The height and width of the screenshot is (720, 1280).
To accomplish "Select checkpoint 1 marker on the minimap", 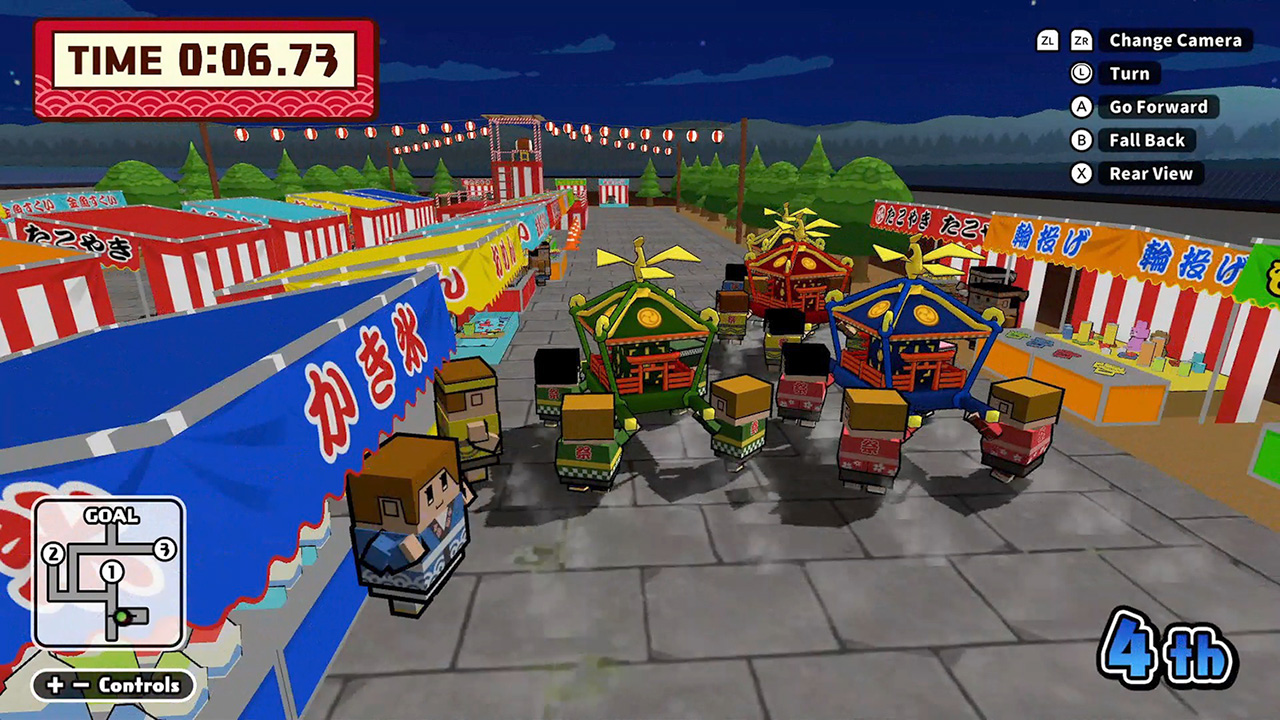I will (x=111, y=570).
